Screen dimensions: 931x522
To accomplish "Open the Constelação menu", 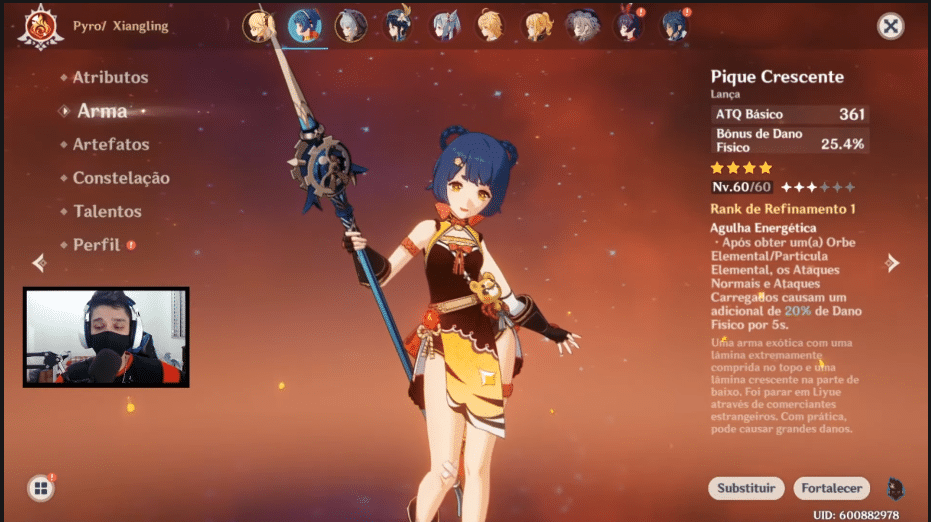I will click(x=120, y=178).
